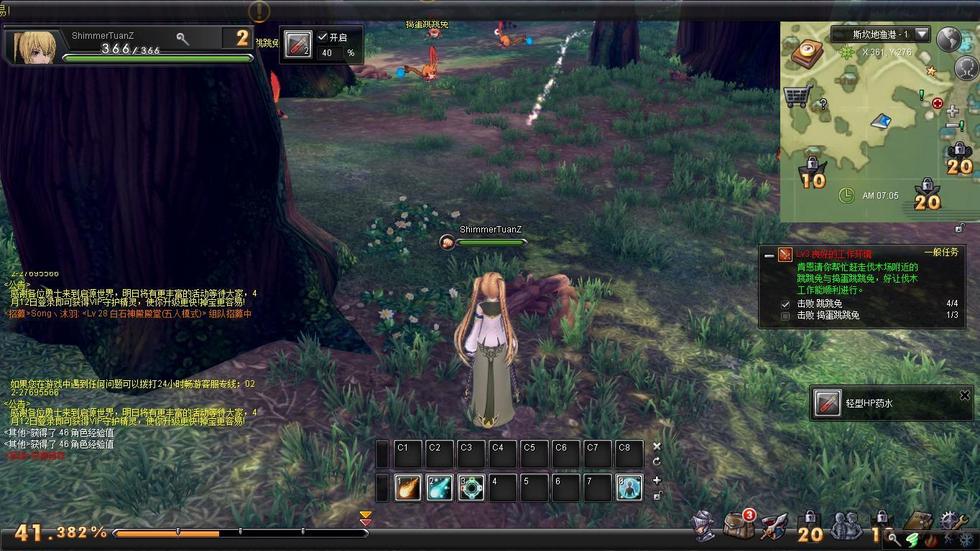Close the 轻型HP药水 notification

click(964, 395)
